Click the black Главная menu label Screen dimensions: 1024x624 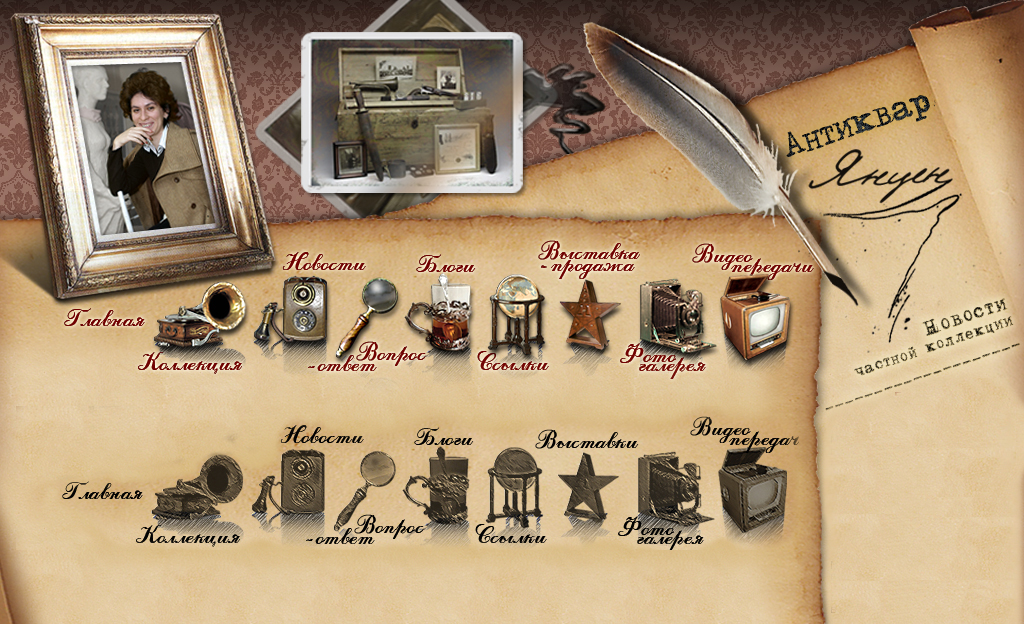point(102,493)
